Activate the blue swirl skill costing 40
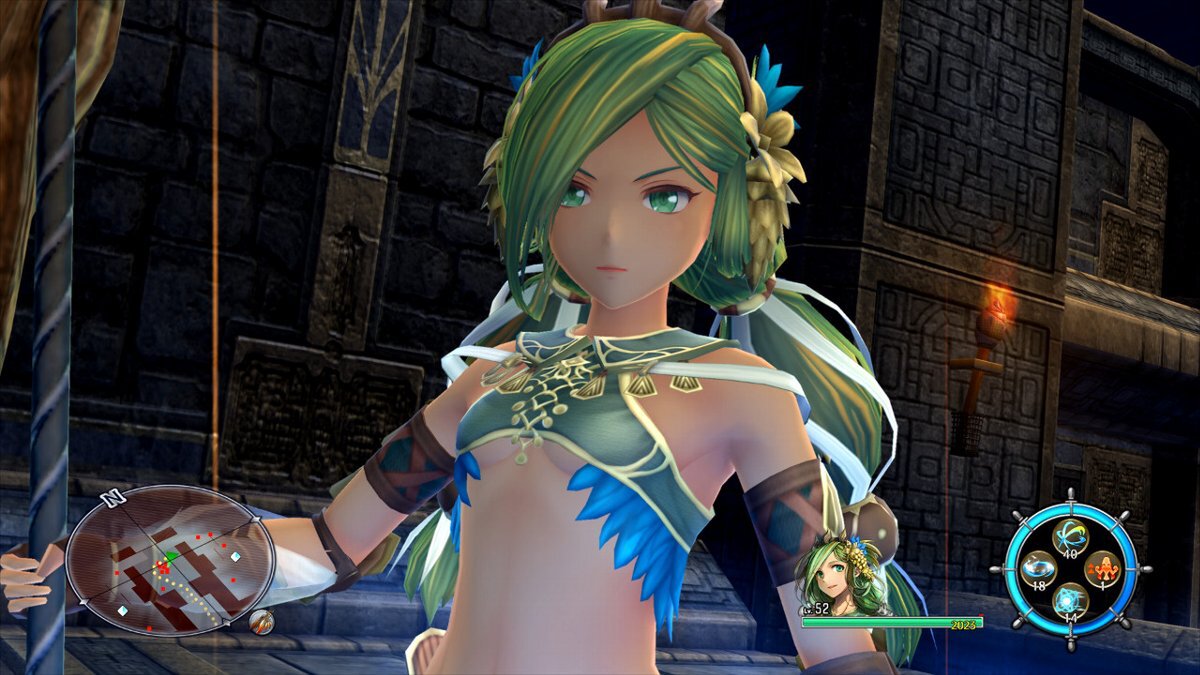1200x675 pixels. (x=1072, y=535)
